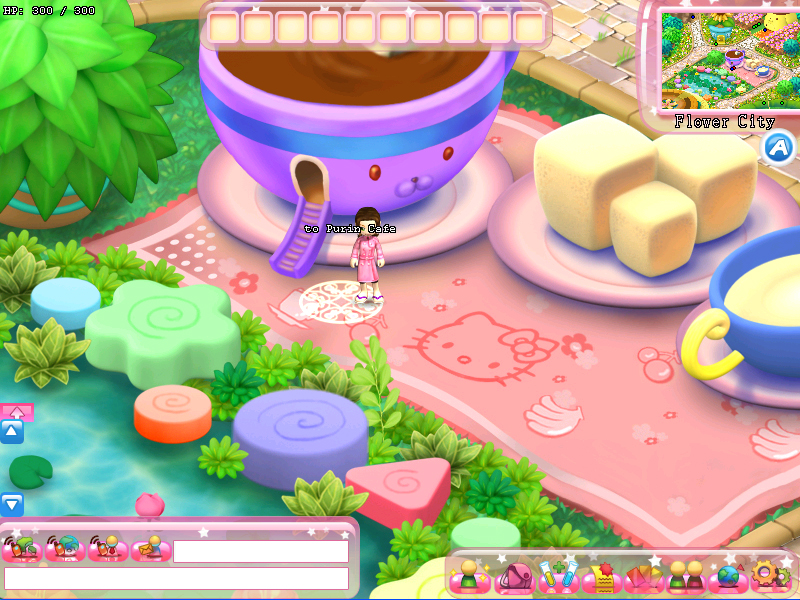Select the world chat channel with globe icon
Viewport: 800px width, 600px height.
tap(65, 549)
